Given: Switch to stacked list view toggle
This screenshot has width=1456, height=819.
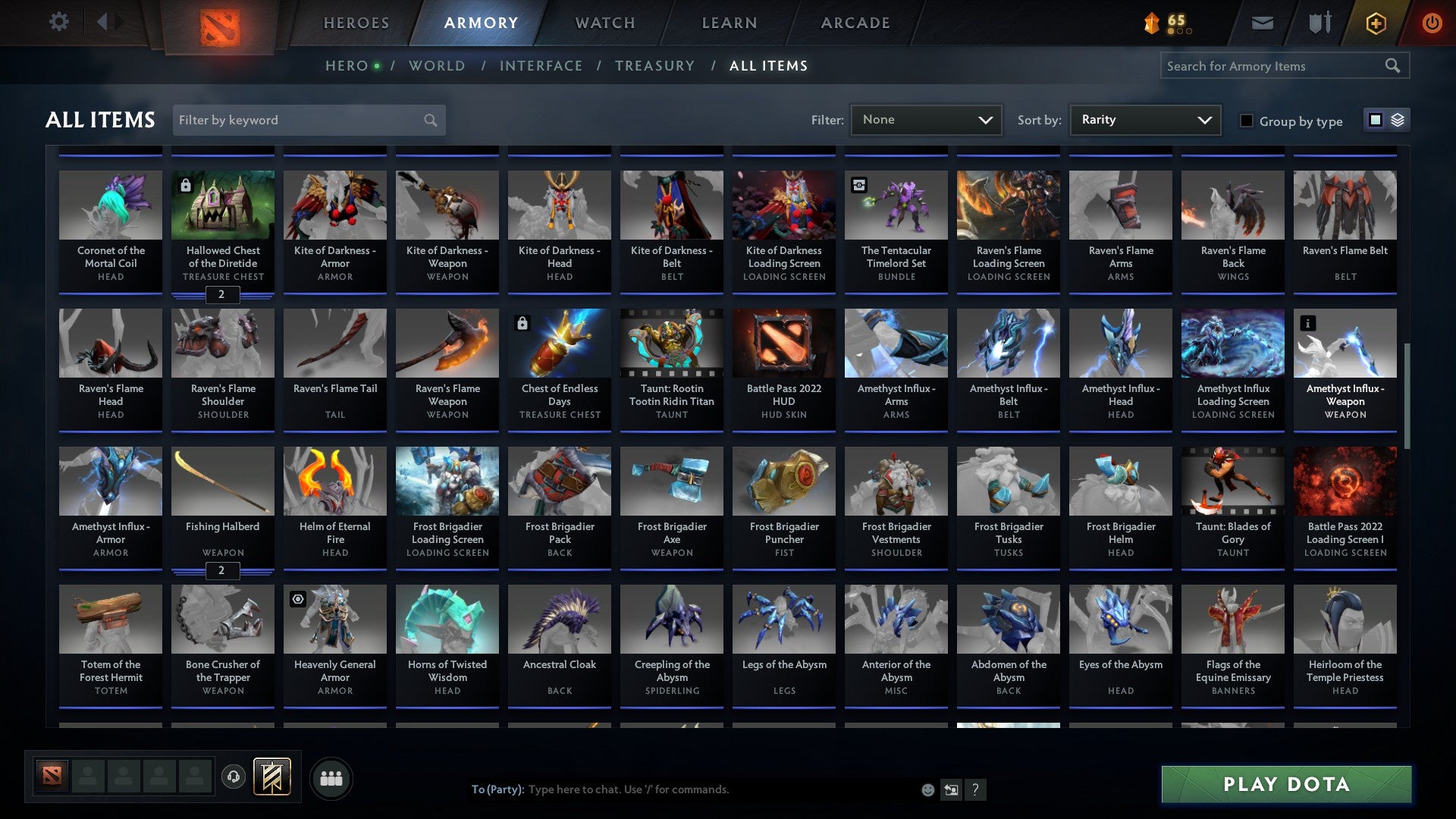Looking at the screenshot, I should pyautogui.click(x=1398, y=120).
